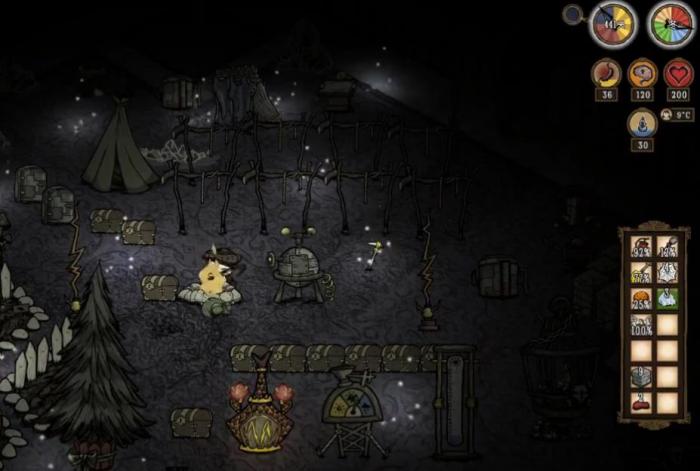Pick the white item showing 100%
Image resolution: width=700 pixels, height=471 pixels.
coord(640,325)
